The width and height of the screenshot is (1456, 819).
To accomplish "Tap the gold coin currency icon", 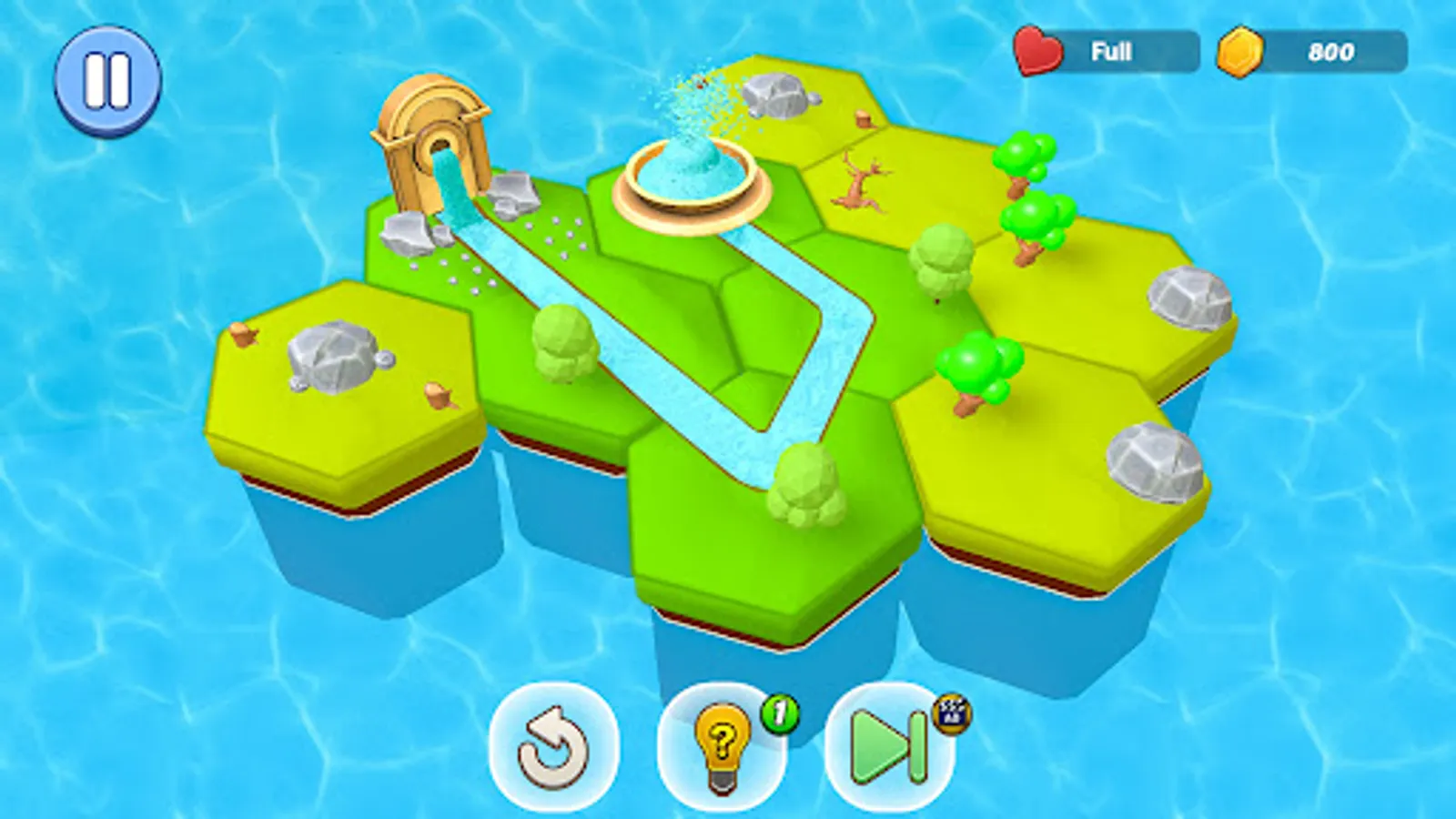I will coord(1242,51).
